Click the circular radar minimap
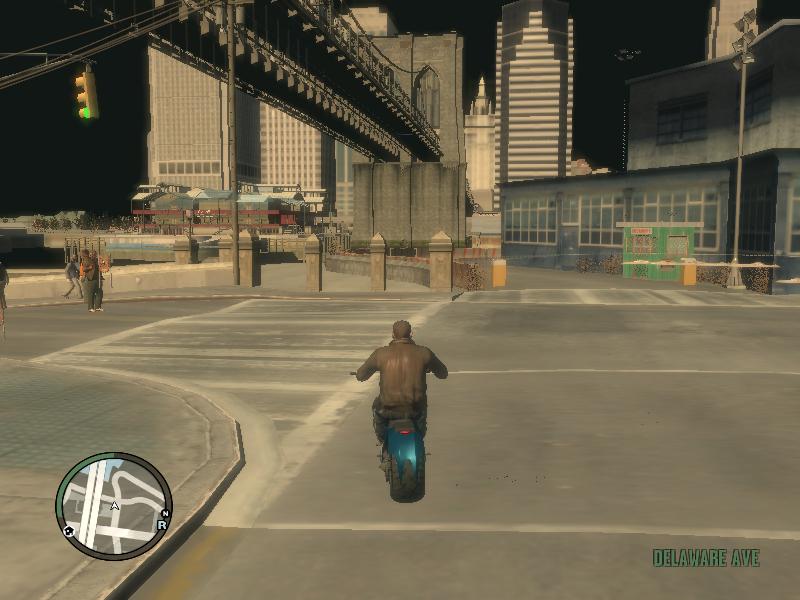This screenshot has height=600, width=800. pos(113,505)
